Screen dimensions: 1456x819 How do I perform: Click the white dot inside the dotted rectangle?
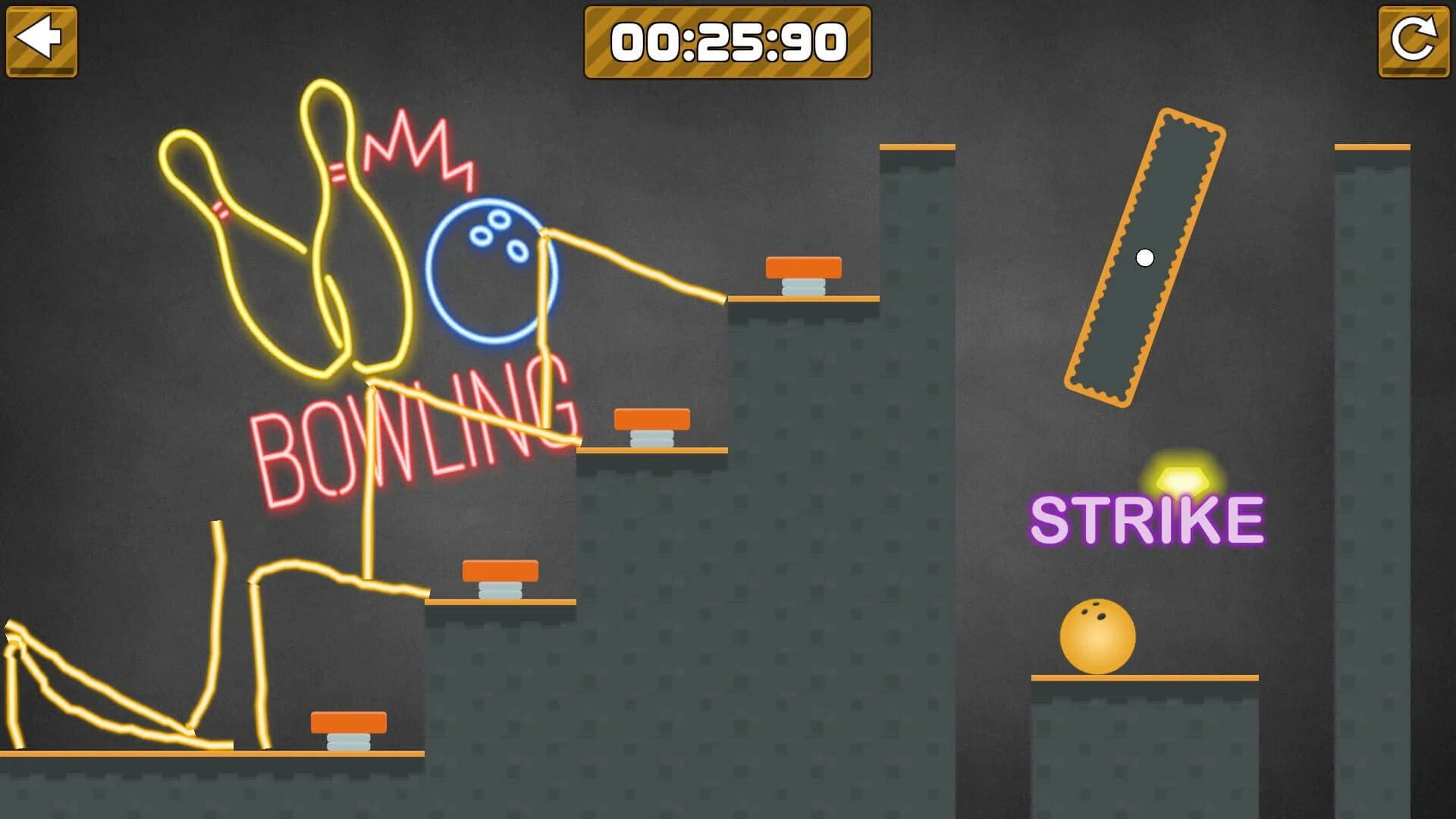[x=1144, y=259]
